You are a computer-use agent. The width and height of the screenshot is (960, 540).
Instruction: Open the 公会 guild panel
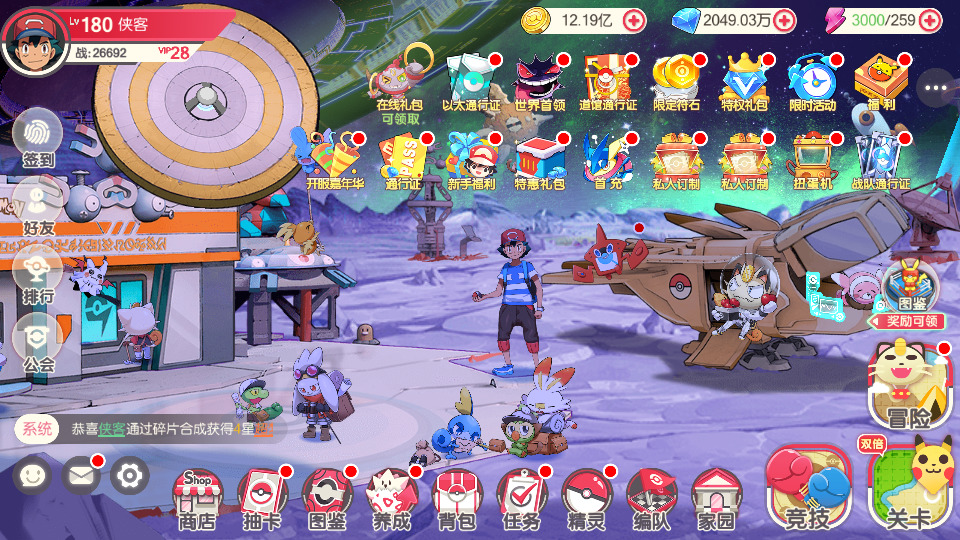(x=38, y=343)
